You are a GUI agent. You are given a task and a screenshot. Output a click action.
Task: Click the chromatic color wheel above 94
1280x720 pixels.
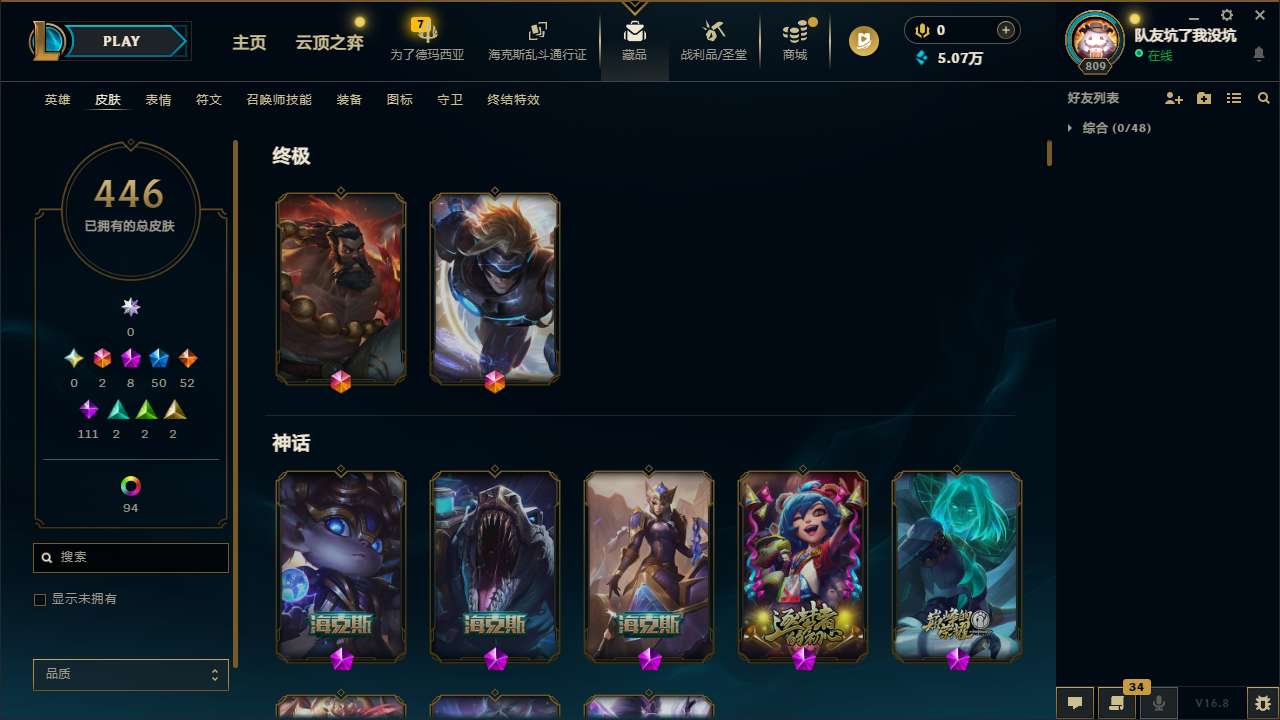coord(130,485)
